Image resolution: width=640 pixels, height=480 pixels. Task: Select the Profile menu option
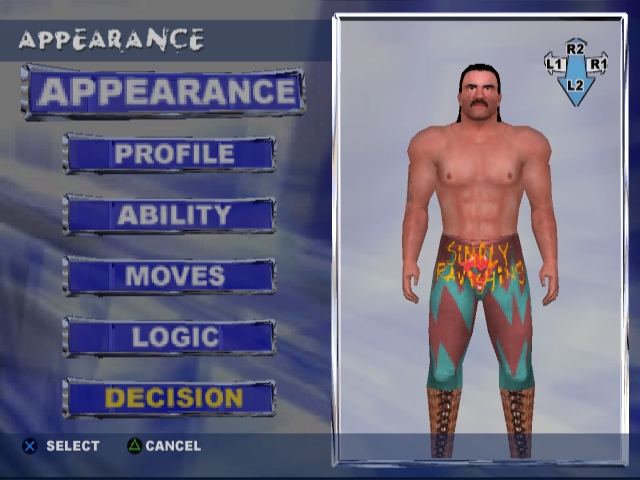point(170,154)
